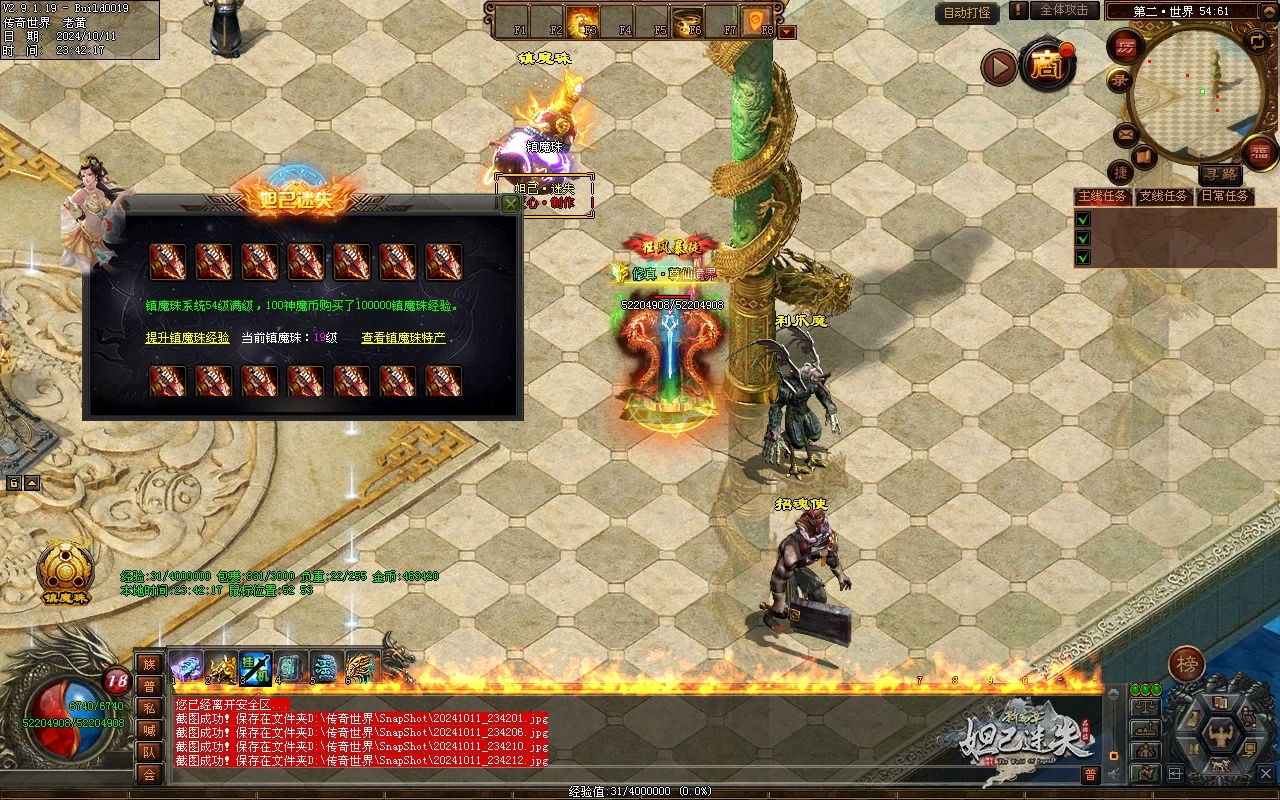
Task: Activate the 寻路 pathfinding button
Action: (1219, 175)
